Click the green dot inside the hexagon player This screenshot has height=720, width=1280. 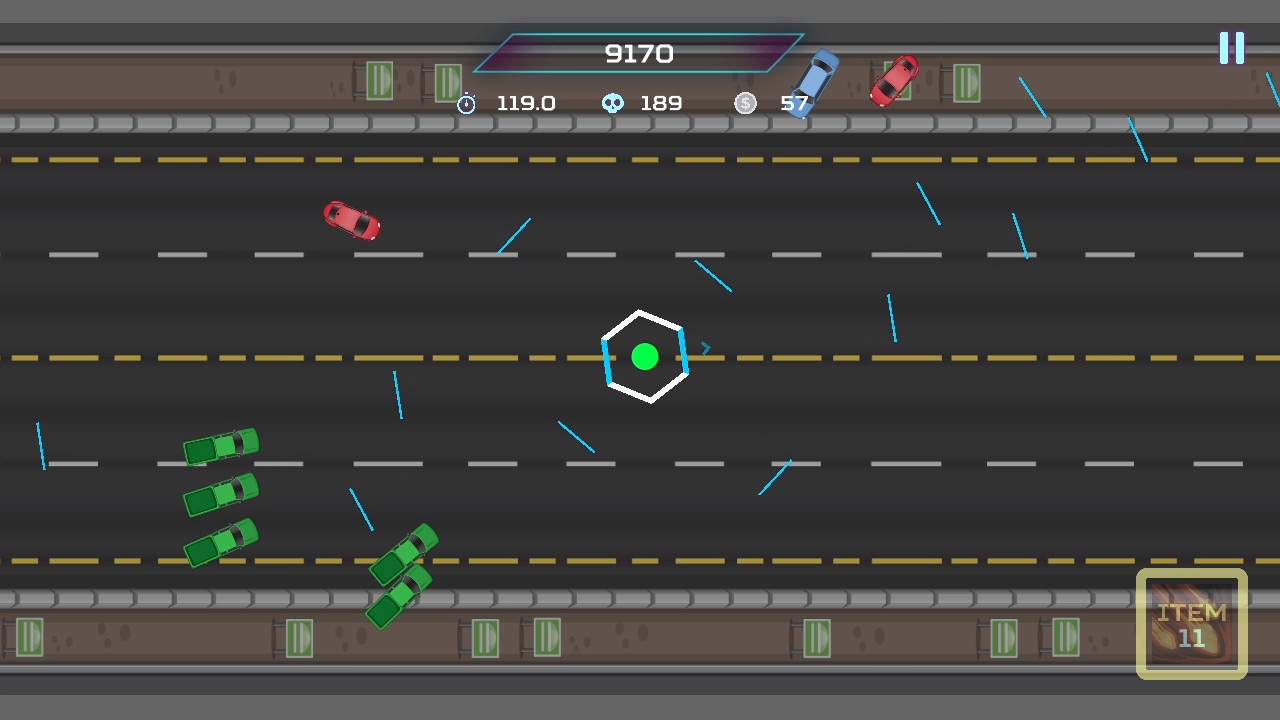pos(646,356)
